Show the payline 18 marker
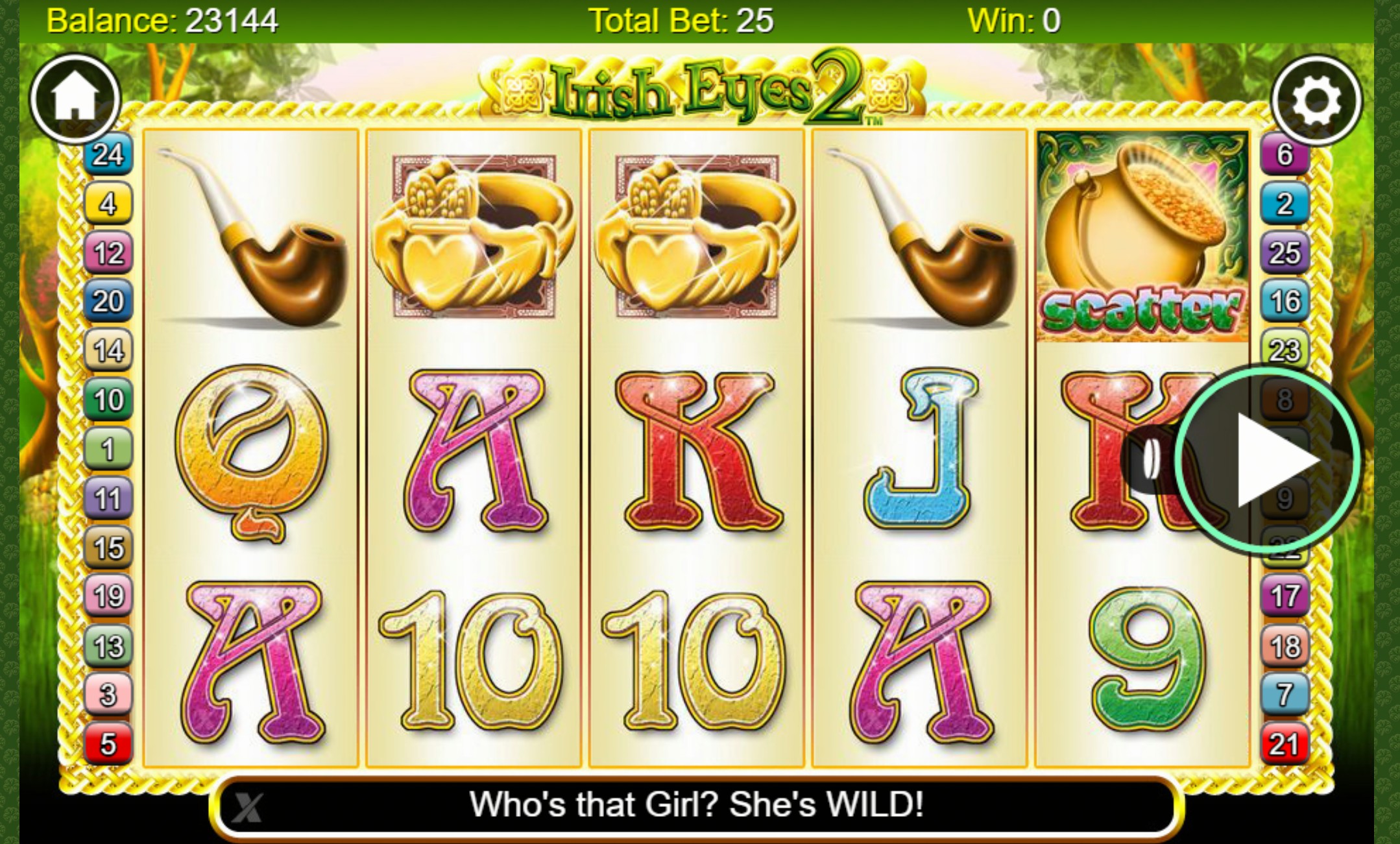 coord(1285,646)
